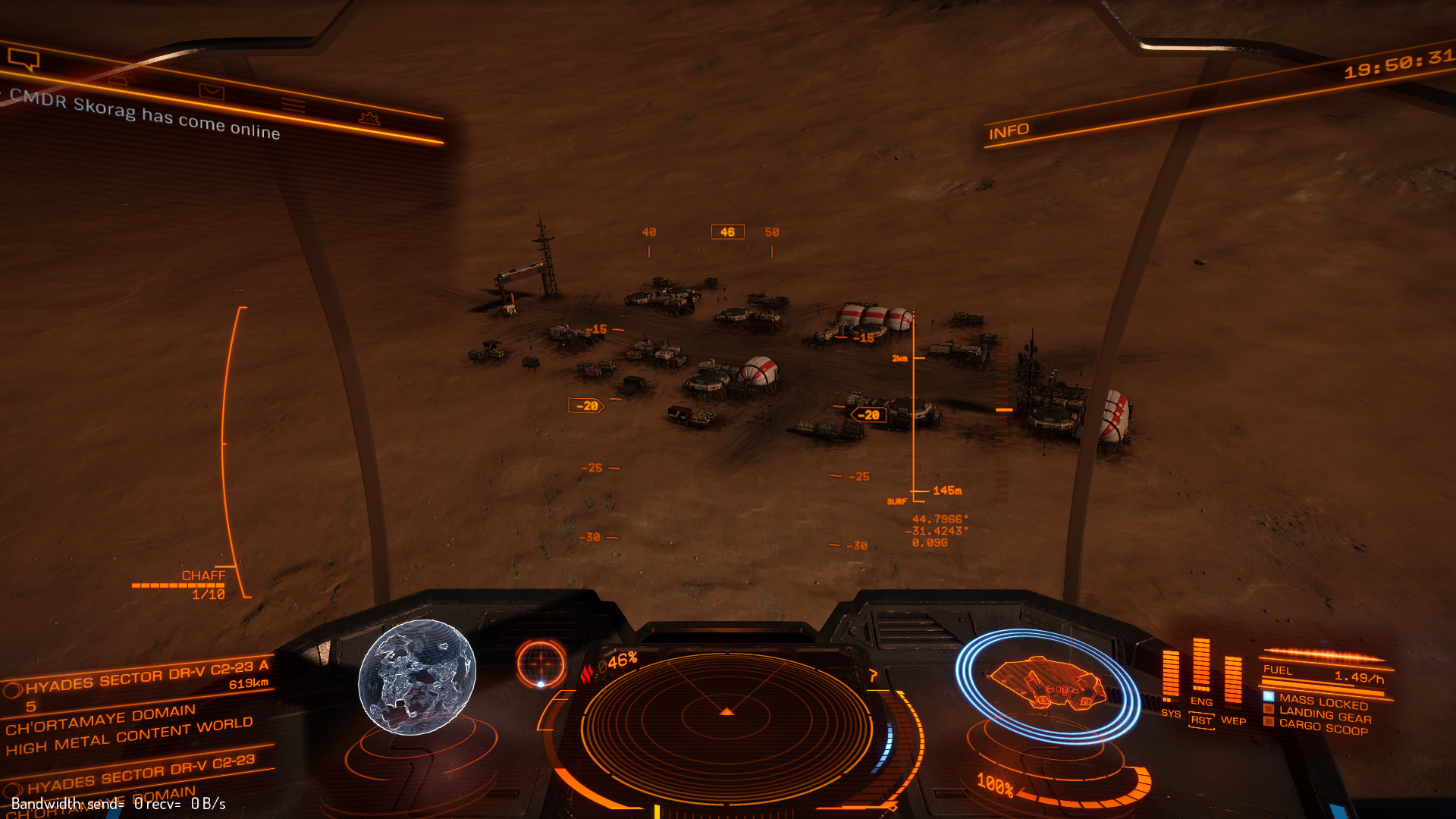Show the comms history list tab
Screen dimensions: 1456x819
[293, 105]
